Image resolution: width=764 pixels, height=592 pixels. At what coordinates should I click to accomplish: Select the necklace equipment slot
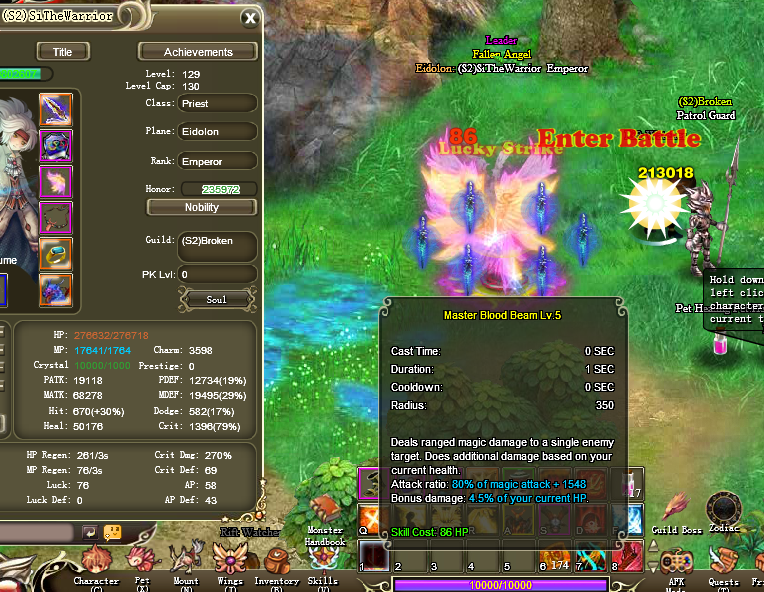click(x=56, y=217)
